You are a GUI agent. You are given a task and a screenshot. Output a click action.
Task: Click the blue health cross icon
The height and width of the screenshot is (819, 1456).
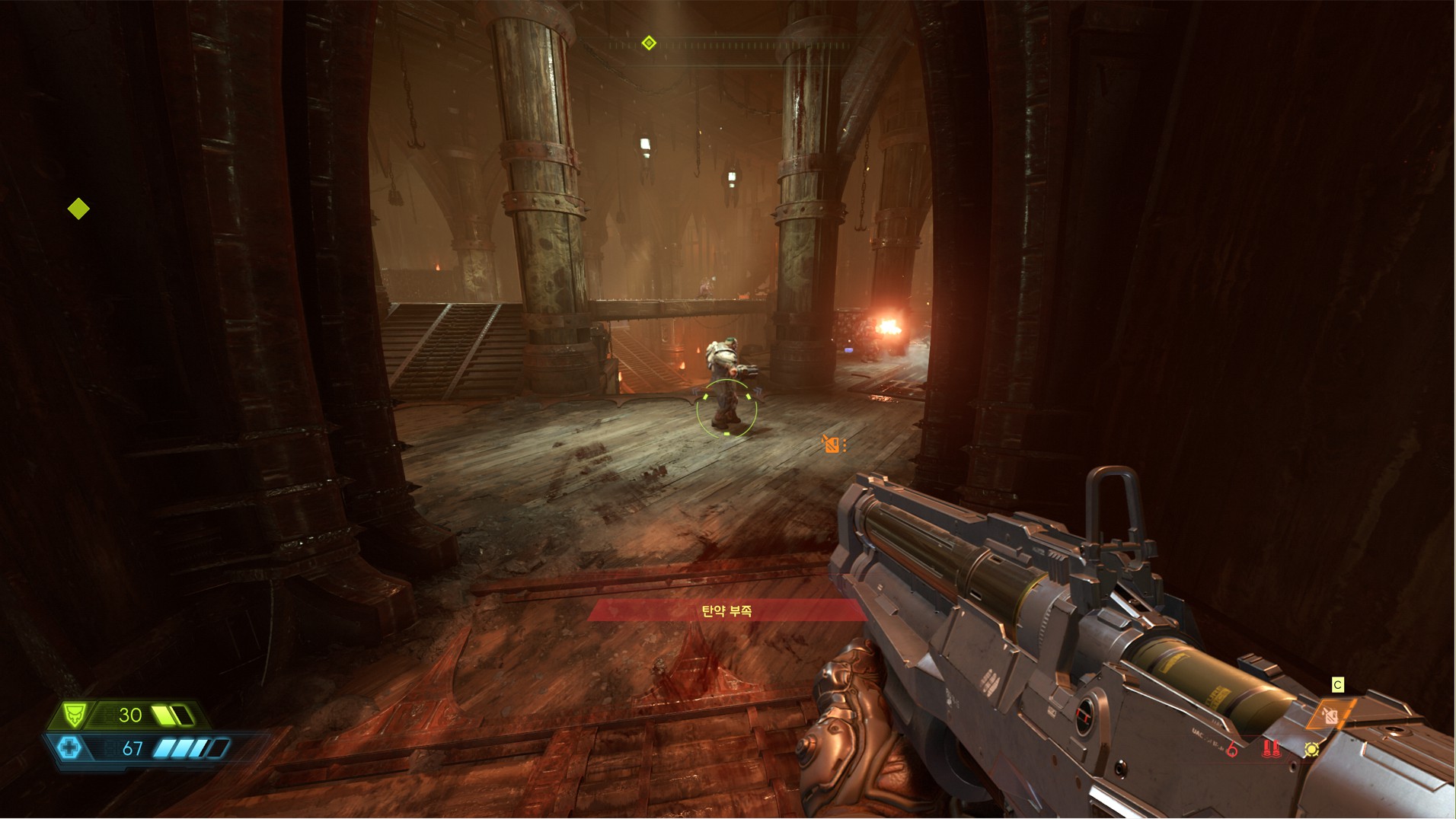(69, 747)
